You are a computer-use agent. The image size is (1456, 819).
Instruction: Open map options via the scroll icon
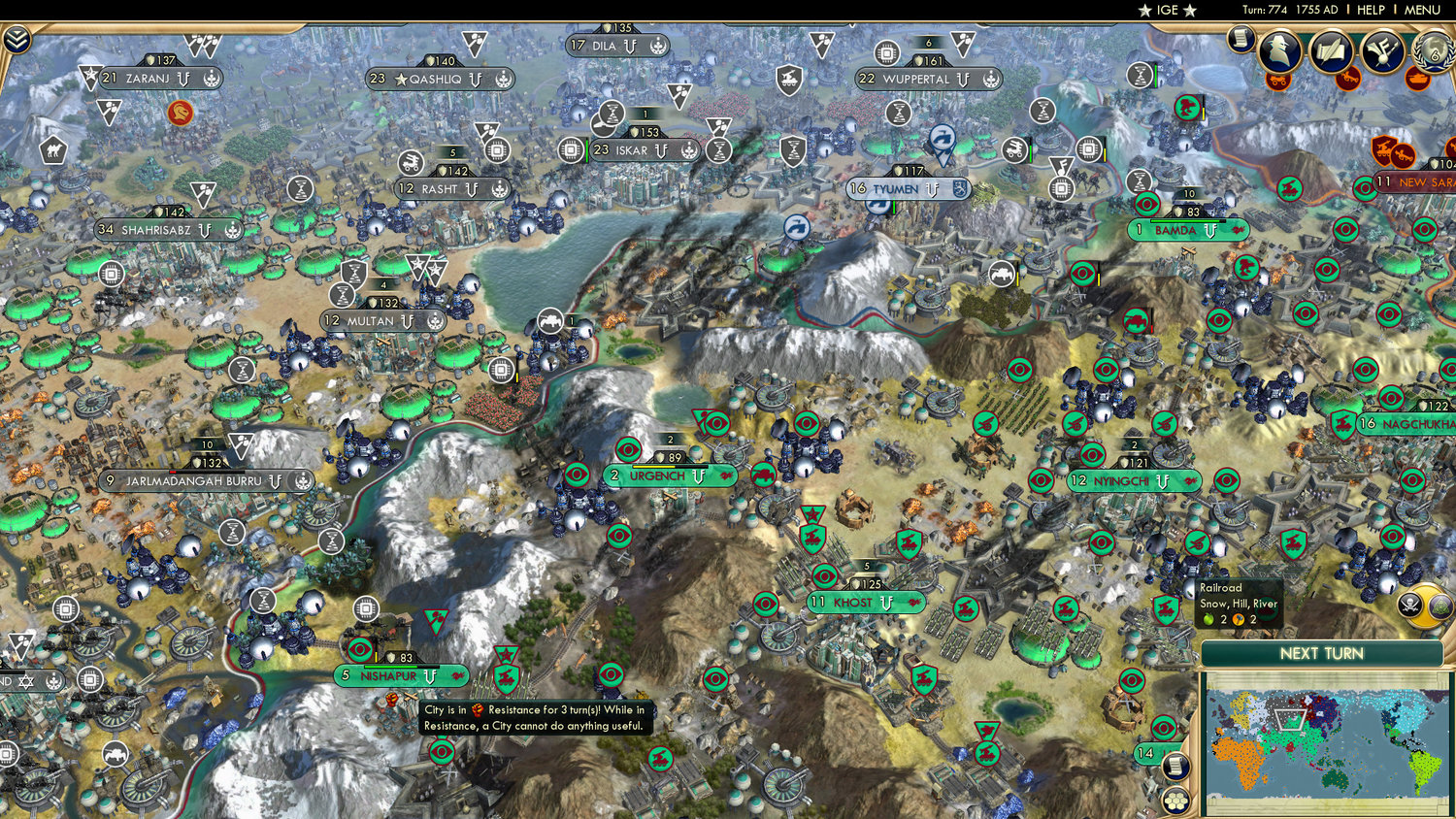[1176, 766]
